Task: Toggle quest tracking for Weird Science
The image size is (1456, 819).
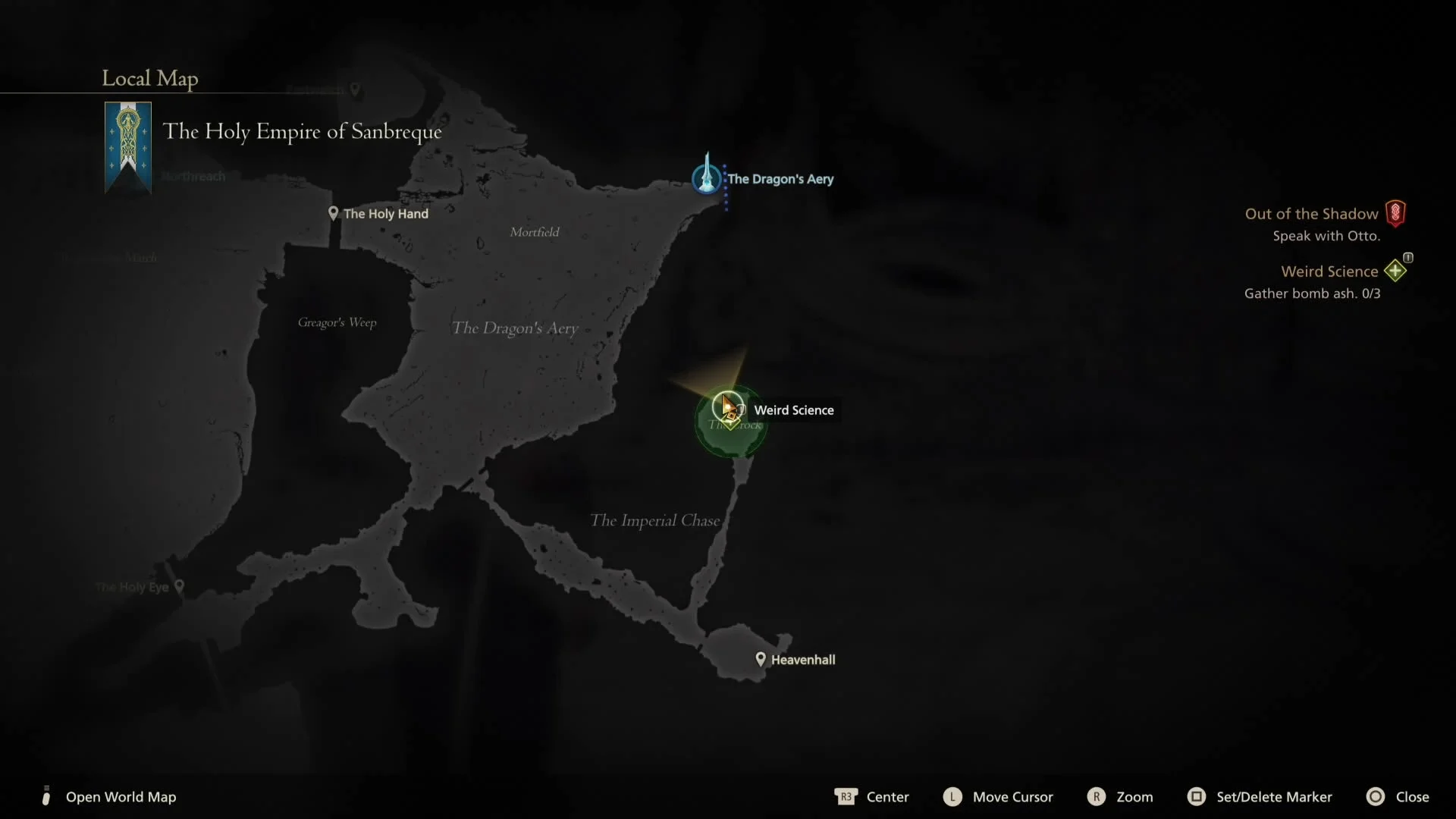Action: tap(1328, 271)
